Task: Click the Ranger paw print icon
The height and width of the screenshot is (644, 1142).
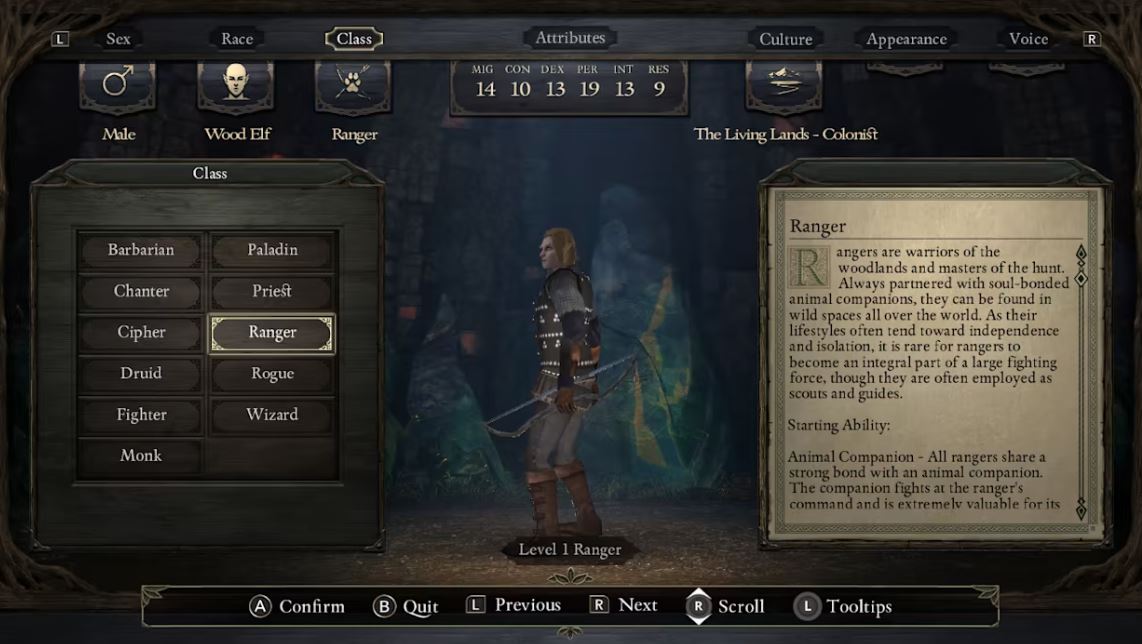Action: point(353,86)
